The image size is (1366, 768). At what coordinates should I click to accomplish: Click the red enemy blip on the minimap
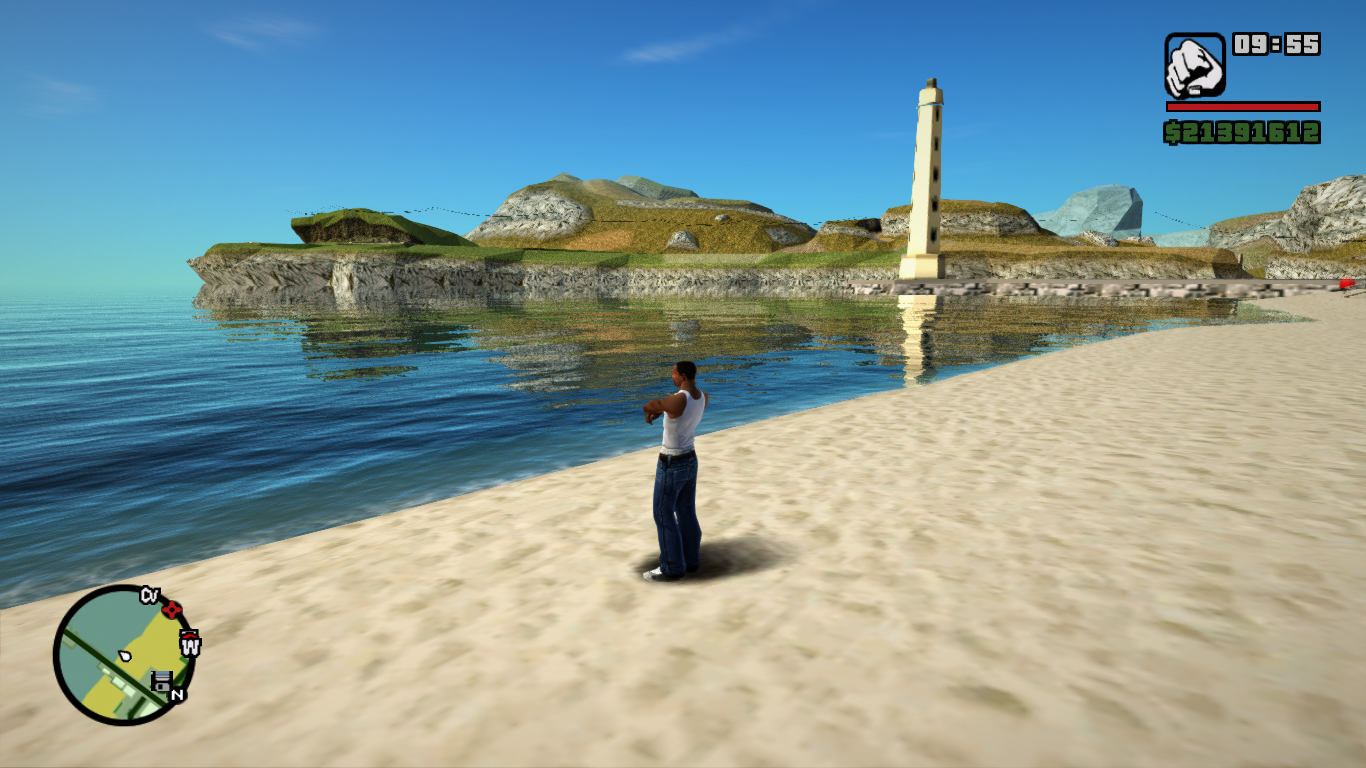point(172,610)
